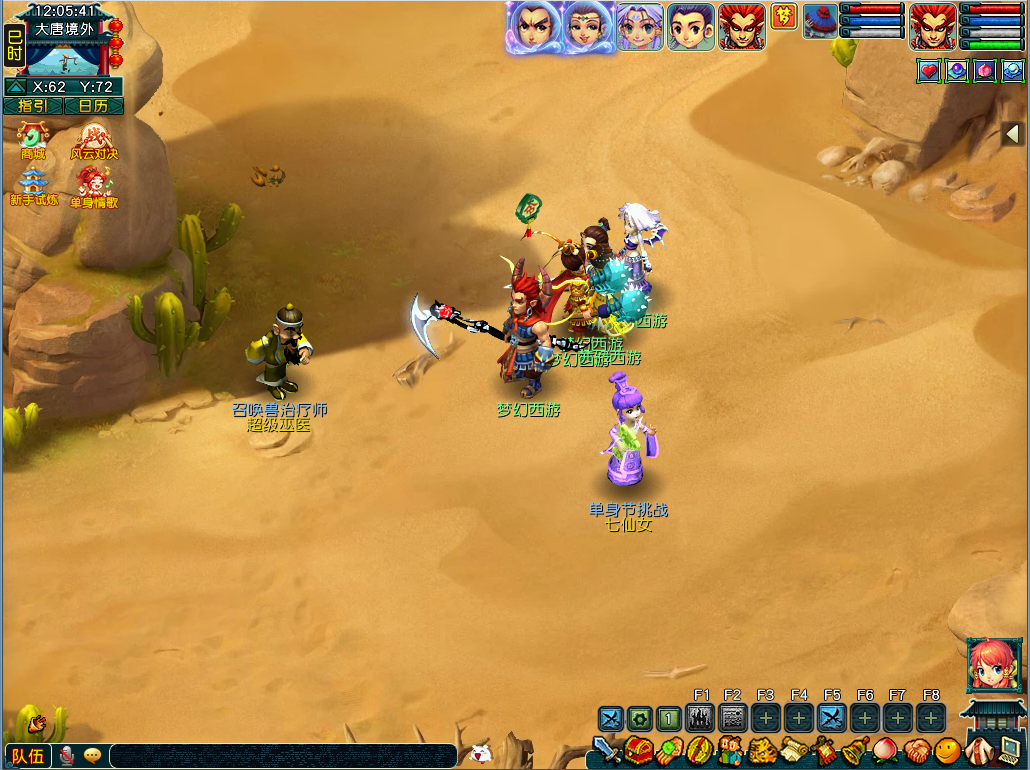
Task: Open the 新手试炼 newbie trial
Action: click(34, 186)
